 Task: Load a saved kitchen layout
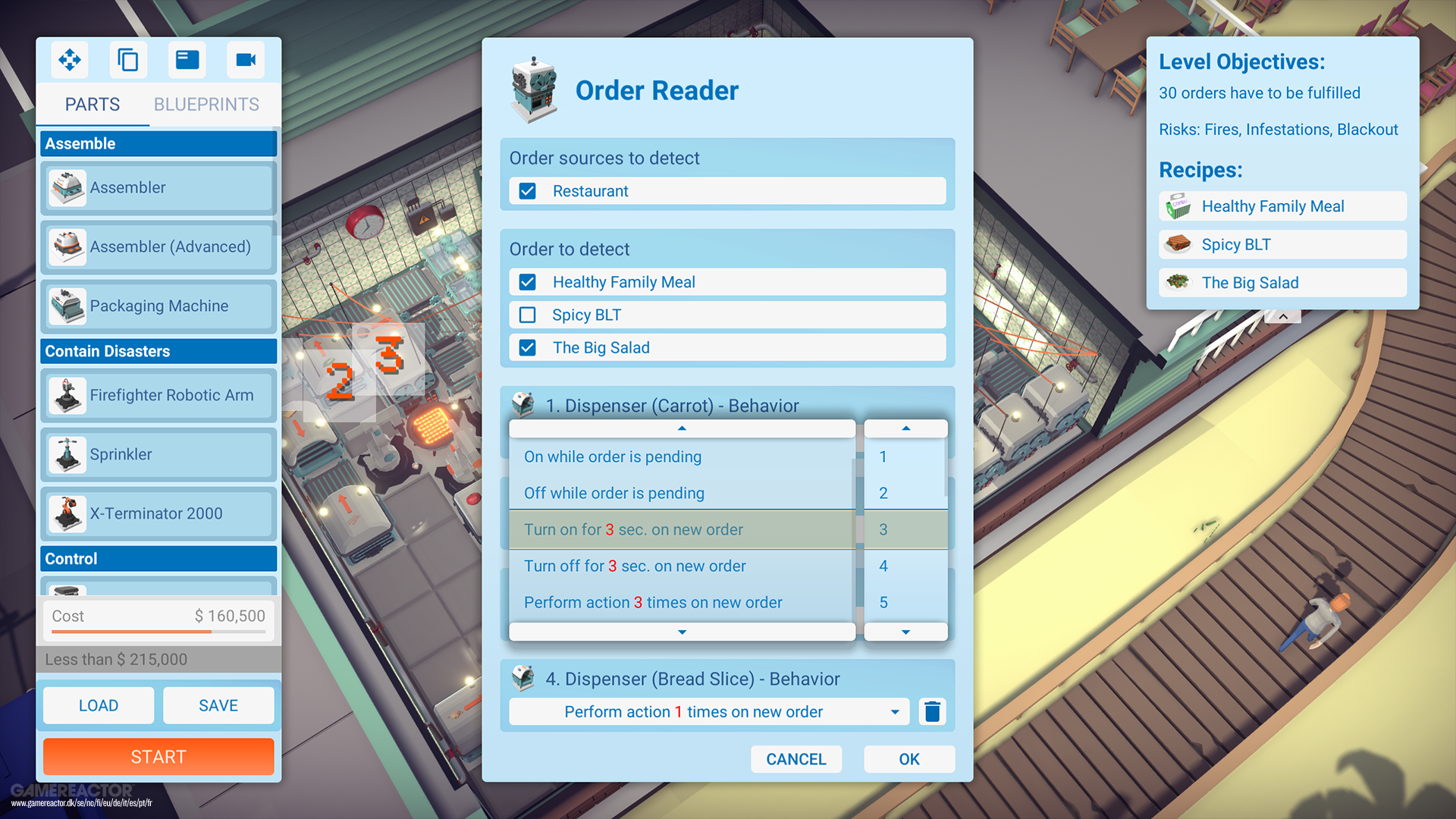99,705
